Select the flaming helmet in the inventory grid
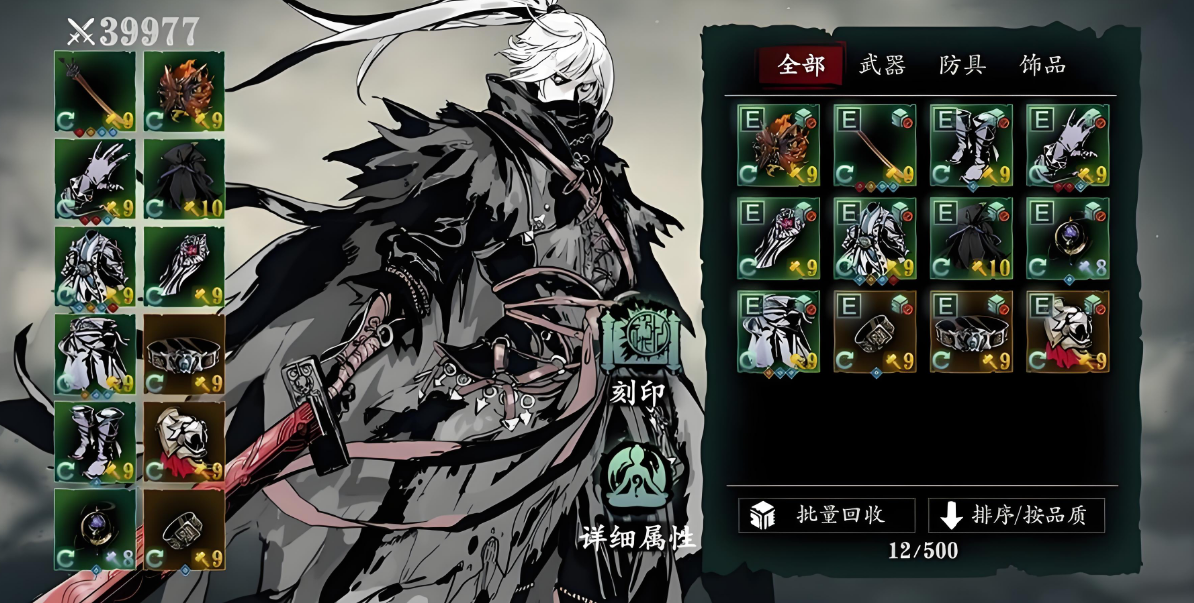The image size is (1194, 603). 778,146
